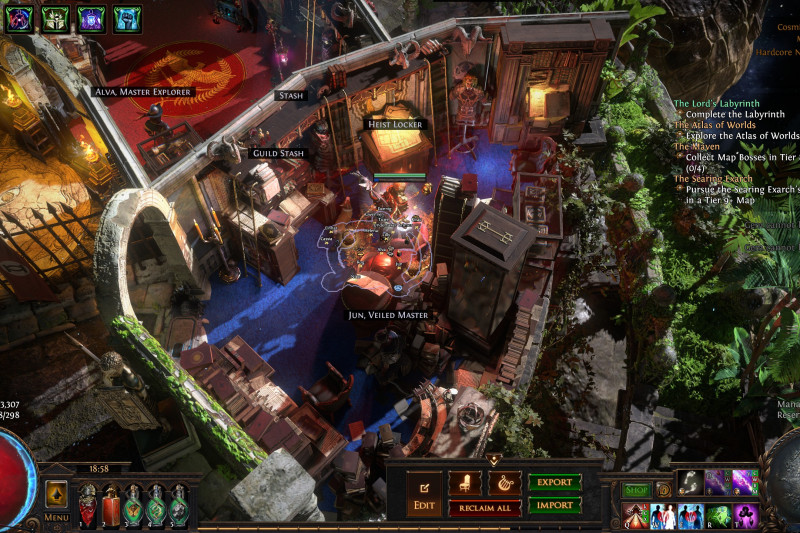Open the hideout decorations chair icon
The height and width of the screenshot is (533, 800).
point(464,482)
